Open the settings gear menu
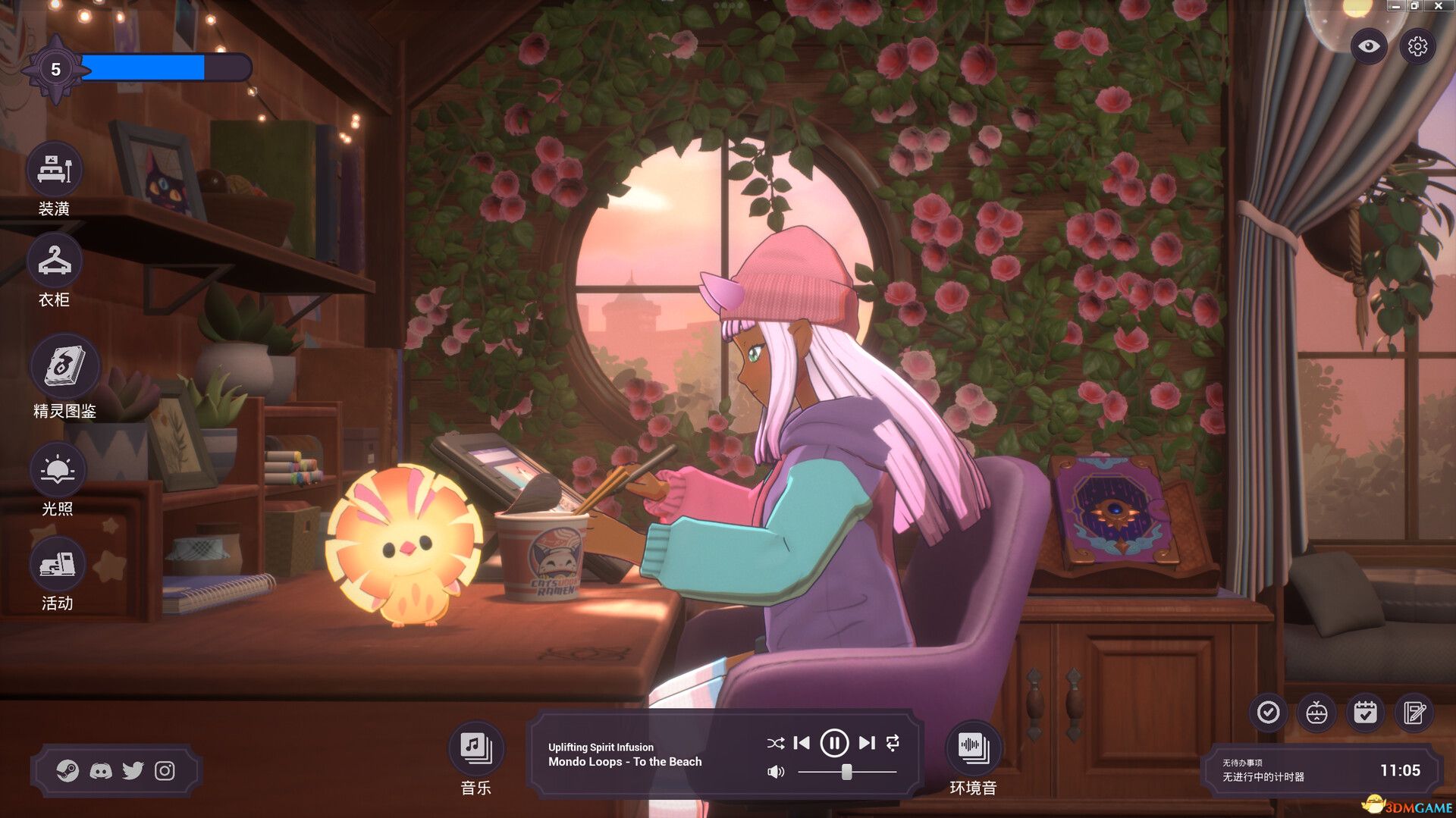 pyautogui.click(x=1417, y=46)
